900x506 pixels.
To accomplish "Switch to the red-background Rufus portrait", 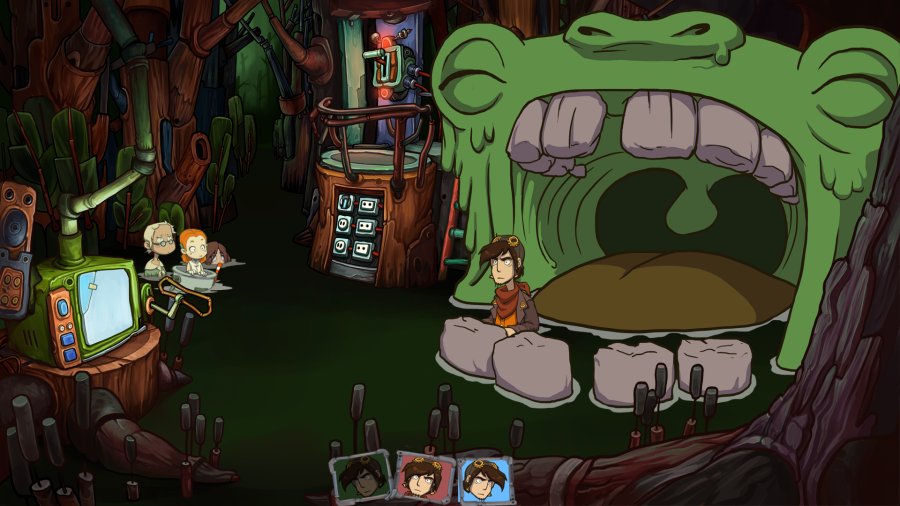I will point(424,478).
